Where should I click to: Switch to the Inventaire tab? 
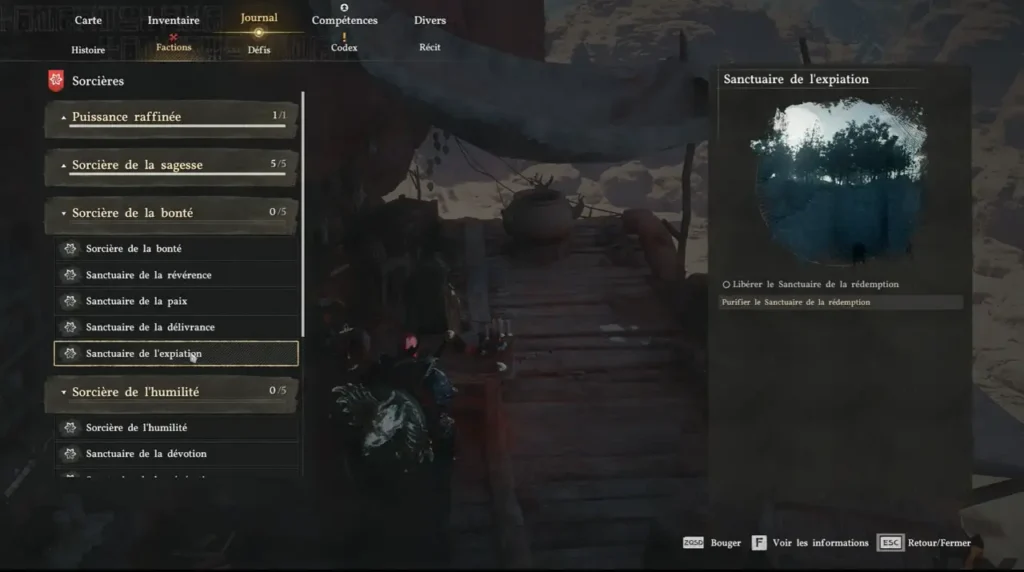coord(173,20)
